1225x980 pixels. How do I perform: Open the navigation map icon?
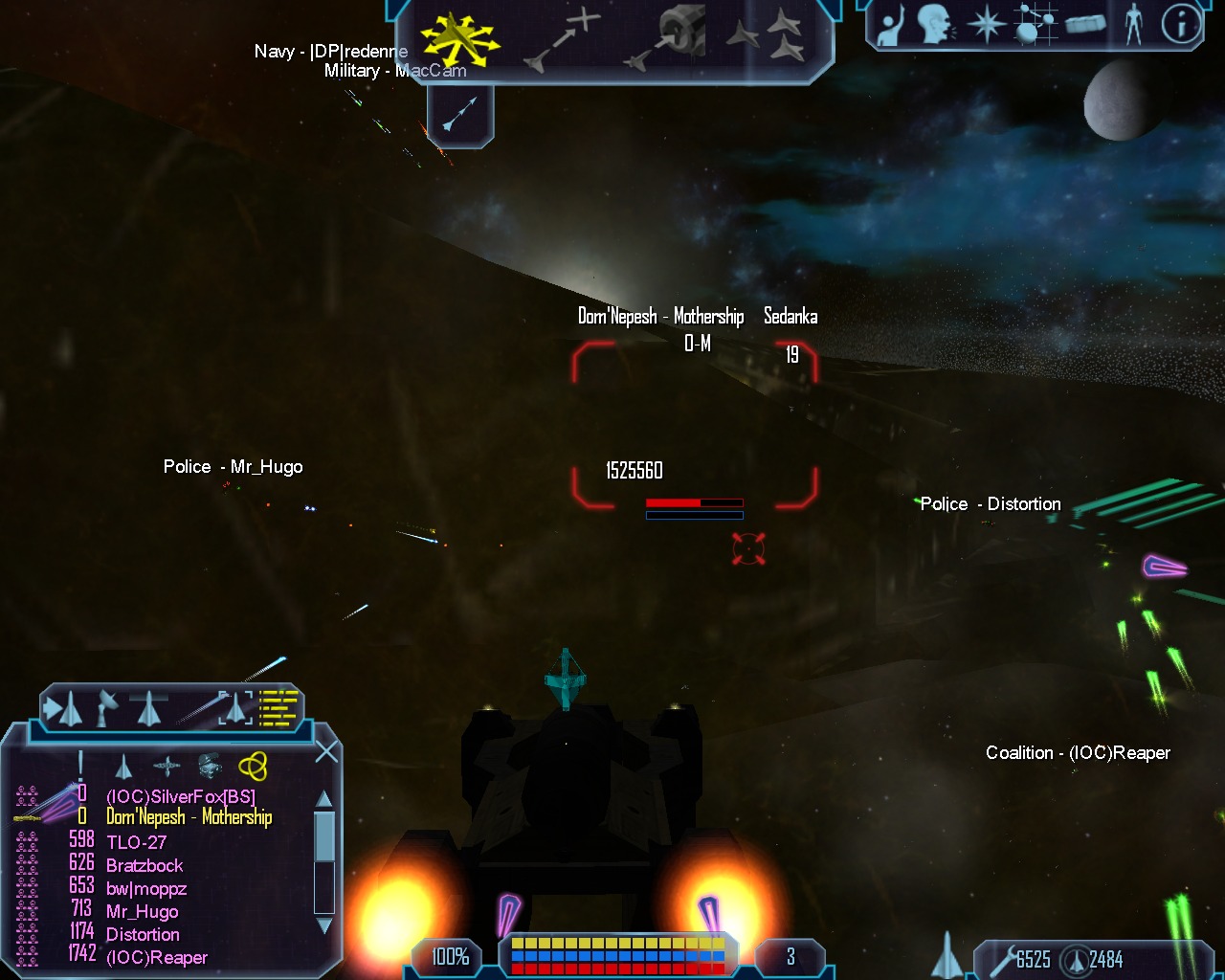1036,25
